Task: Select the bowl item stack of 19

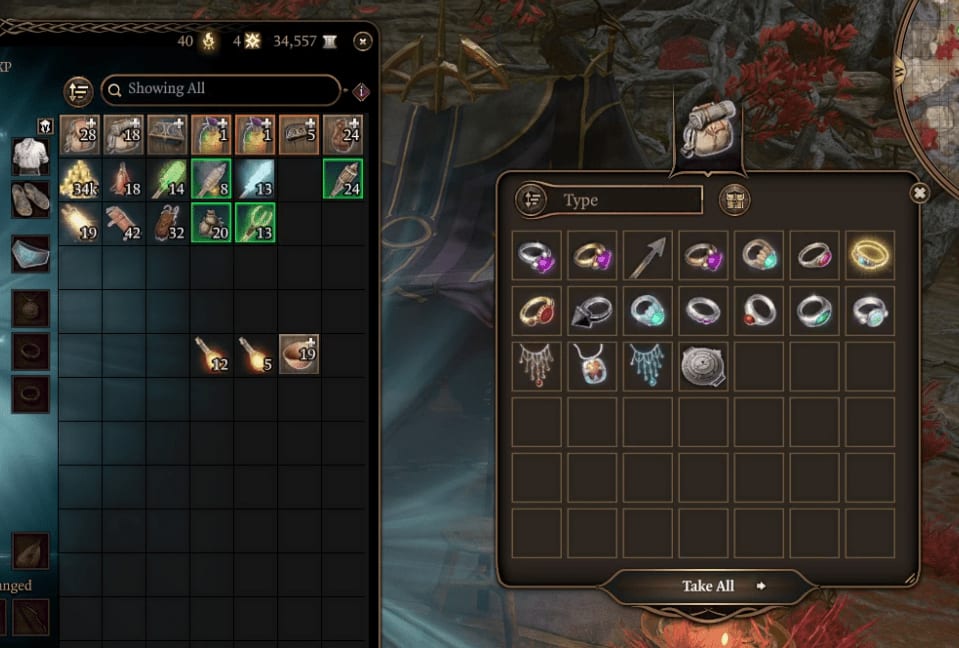Action: point(299,354)
